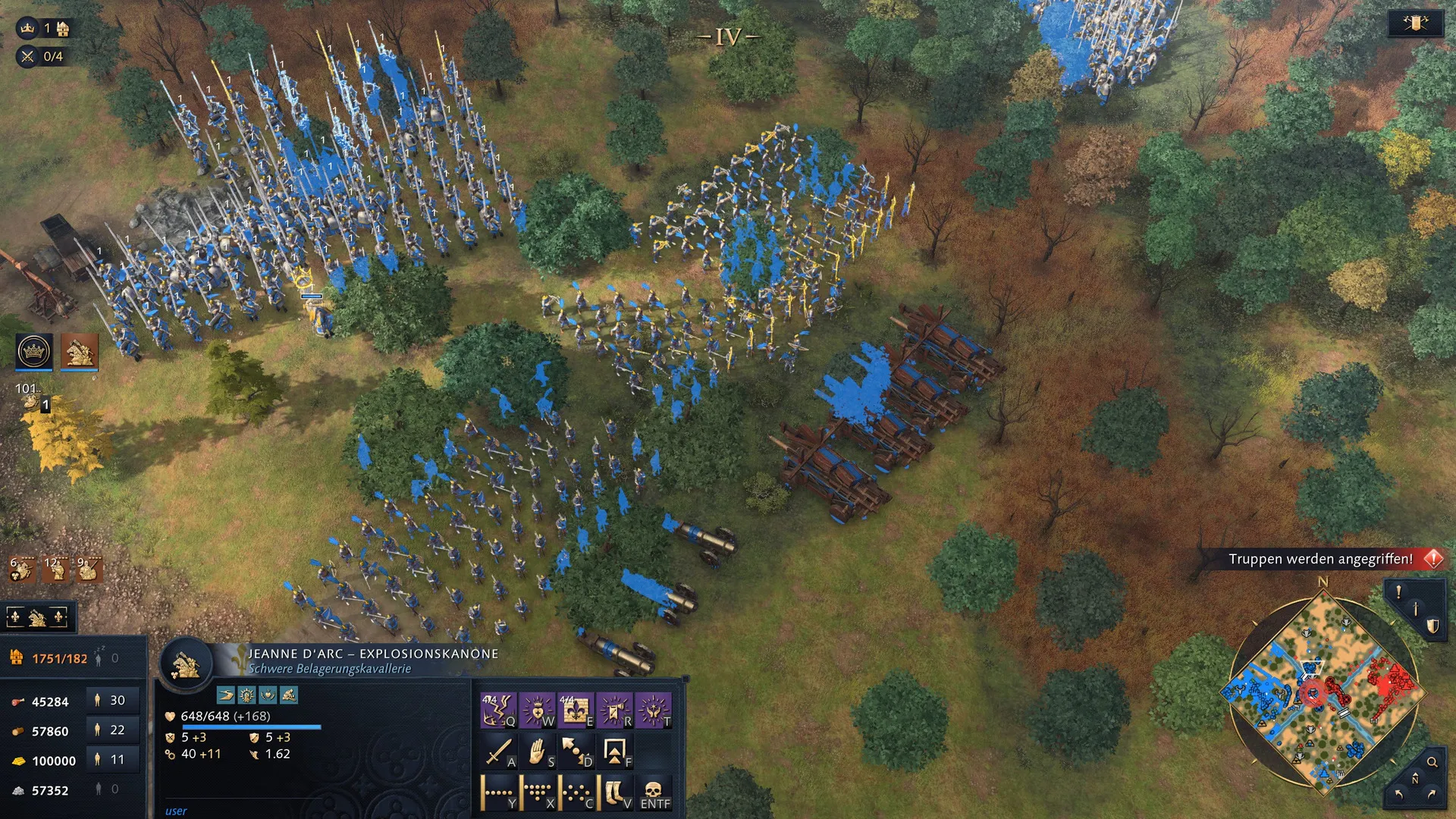Select control group of 12 infantry
The height and width of the screenshot is (819, 1456).
(55, 570)
